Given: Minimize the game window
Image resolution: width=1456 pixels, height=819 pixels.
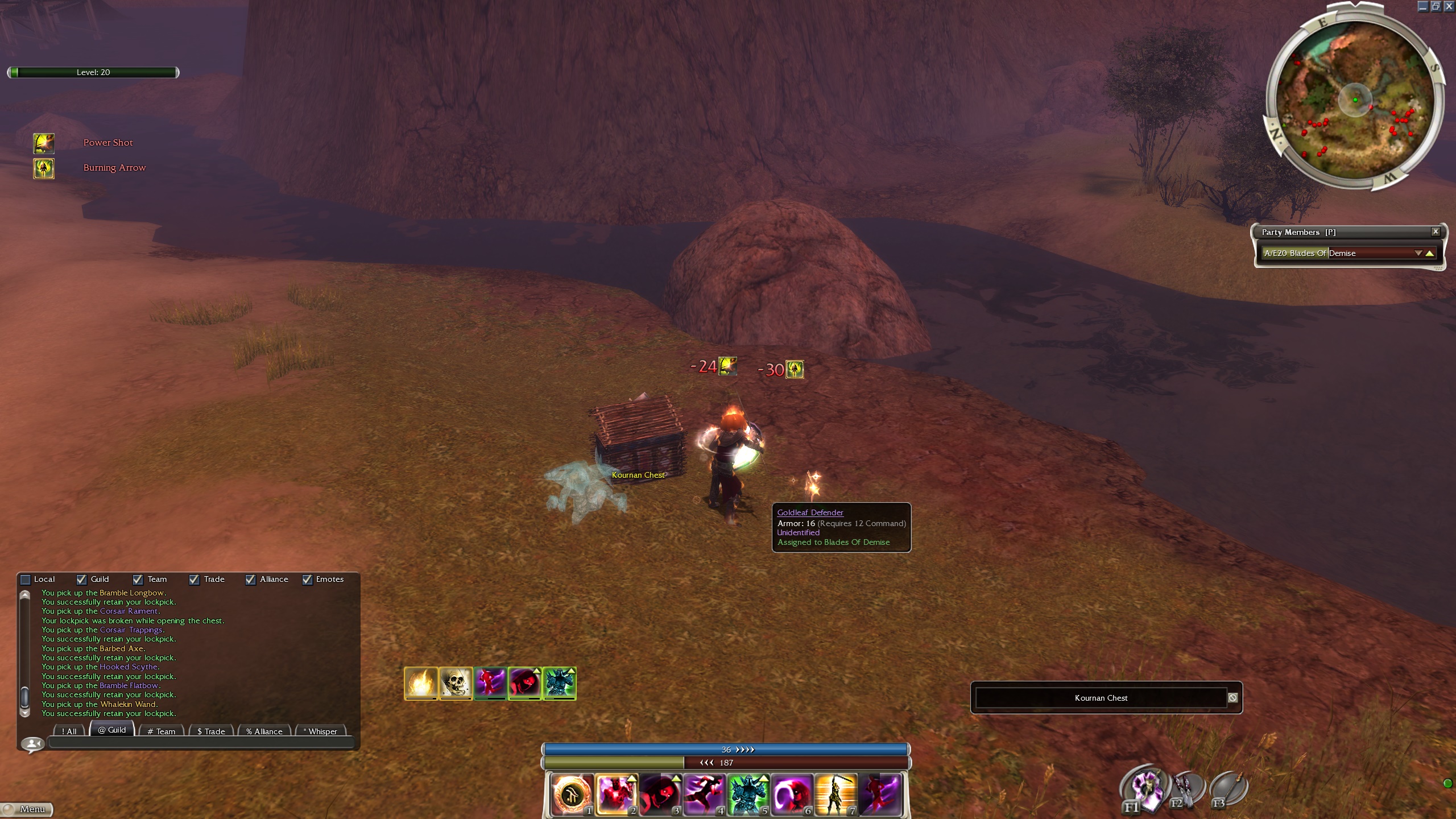Looking at the screenshot, I should click(1422, 6).
